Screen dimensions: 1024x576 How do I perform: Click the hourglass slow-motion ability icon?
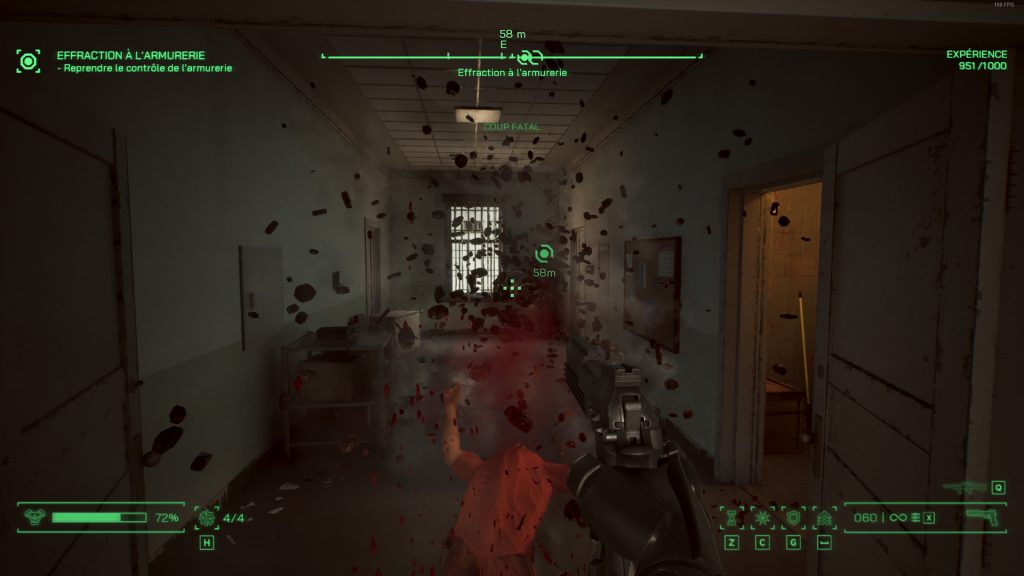click(x=732, y=518)
